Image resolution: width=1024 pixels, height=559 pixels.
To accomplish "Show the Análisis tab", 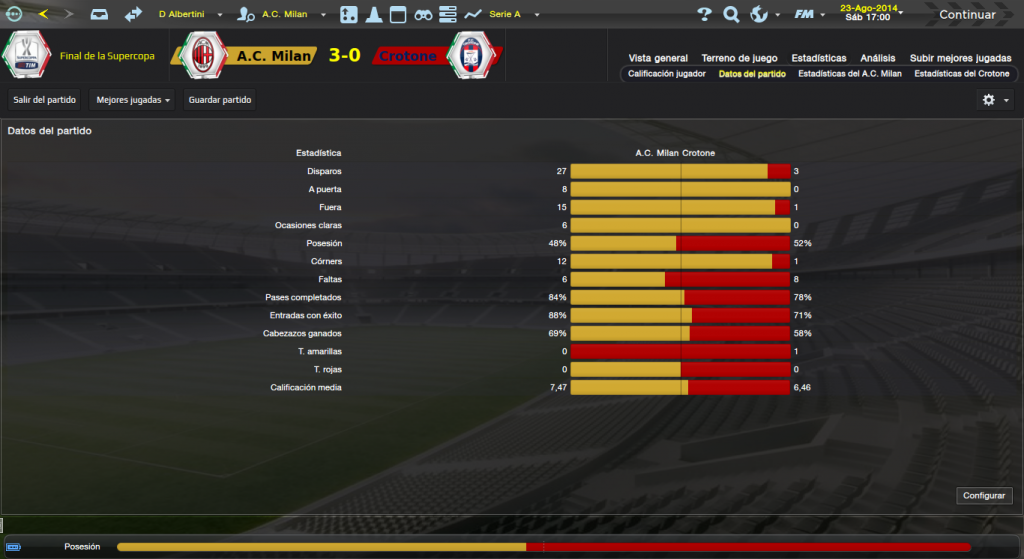I will (878, 58).
